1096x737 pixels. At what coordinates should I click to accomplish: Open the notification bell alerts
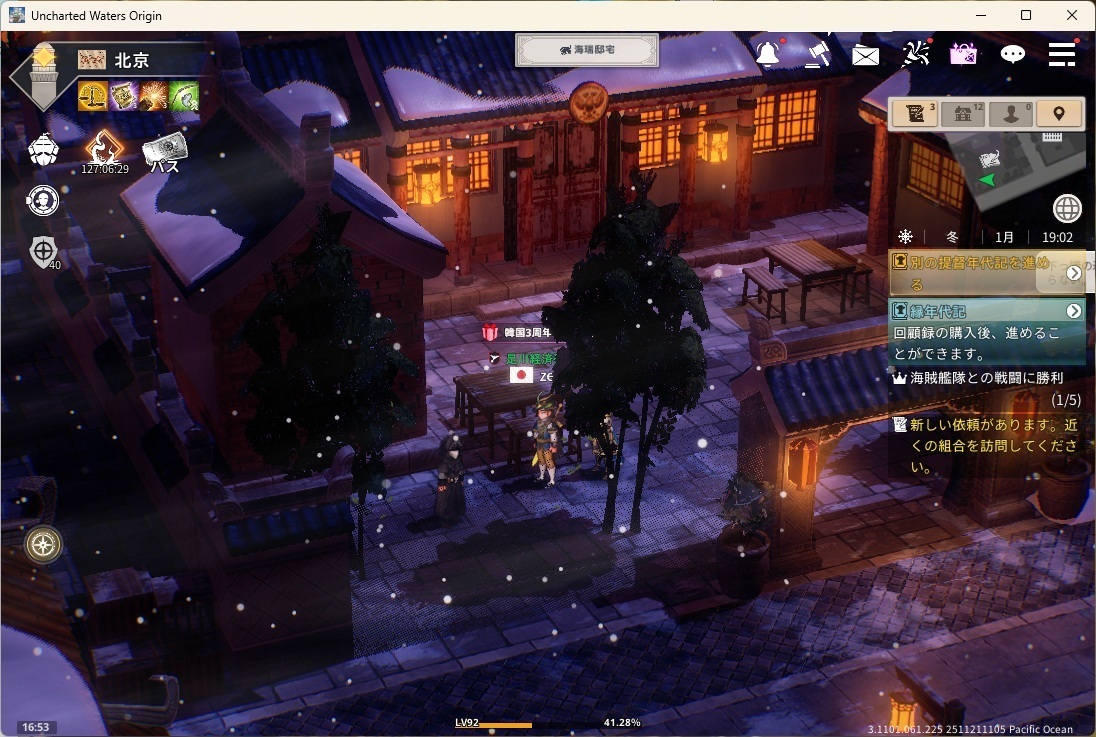pos(768,54)
